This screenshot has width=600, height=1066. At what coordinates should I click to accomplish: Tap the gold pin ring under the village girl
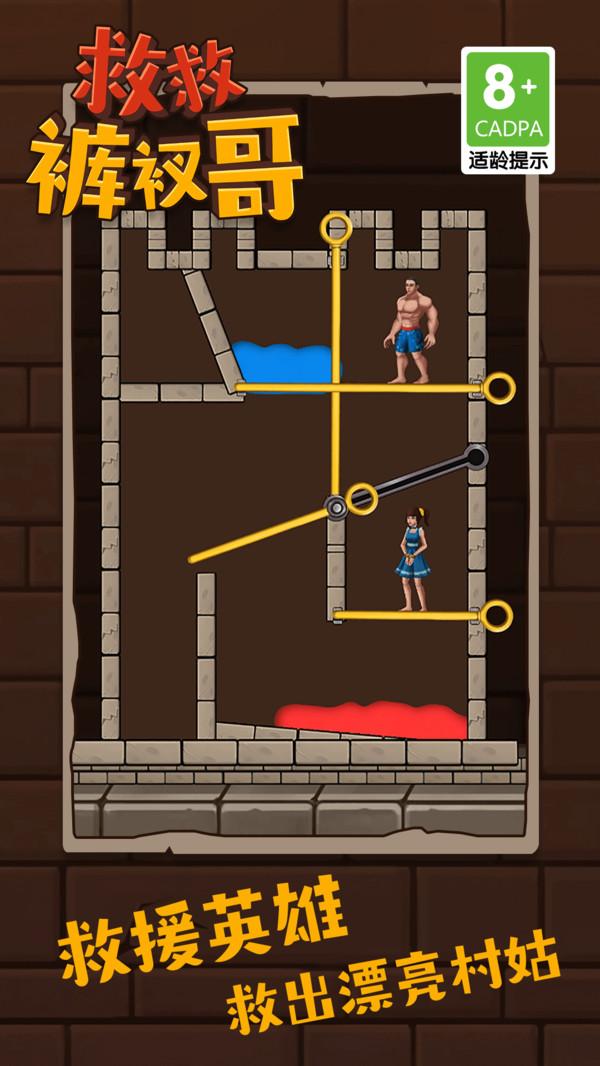(496, 616)
